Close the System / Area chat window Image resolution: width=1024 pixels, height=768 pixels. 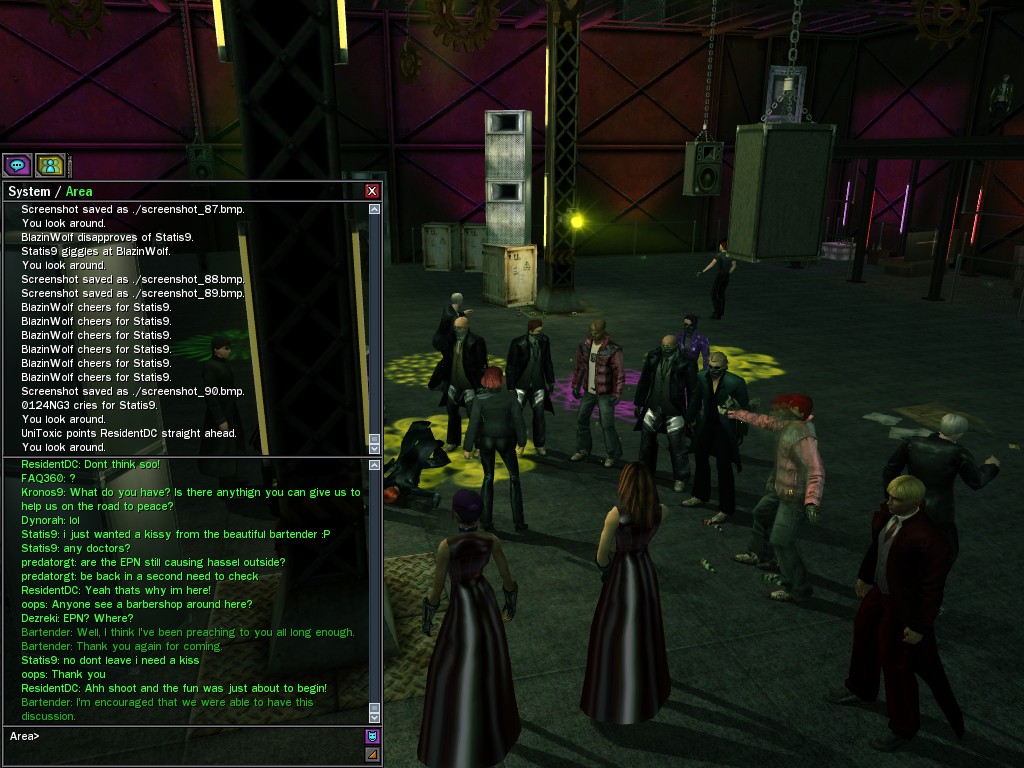pos(372,191)
